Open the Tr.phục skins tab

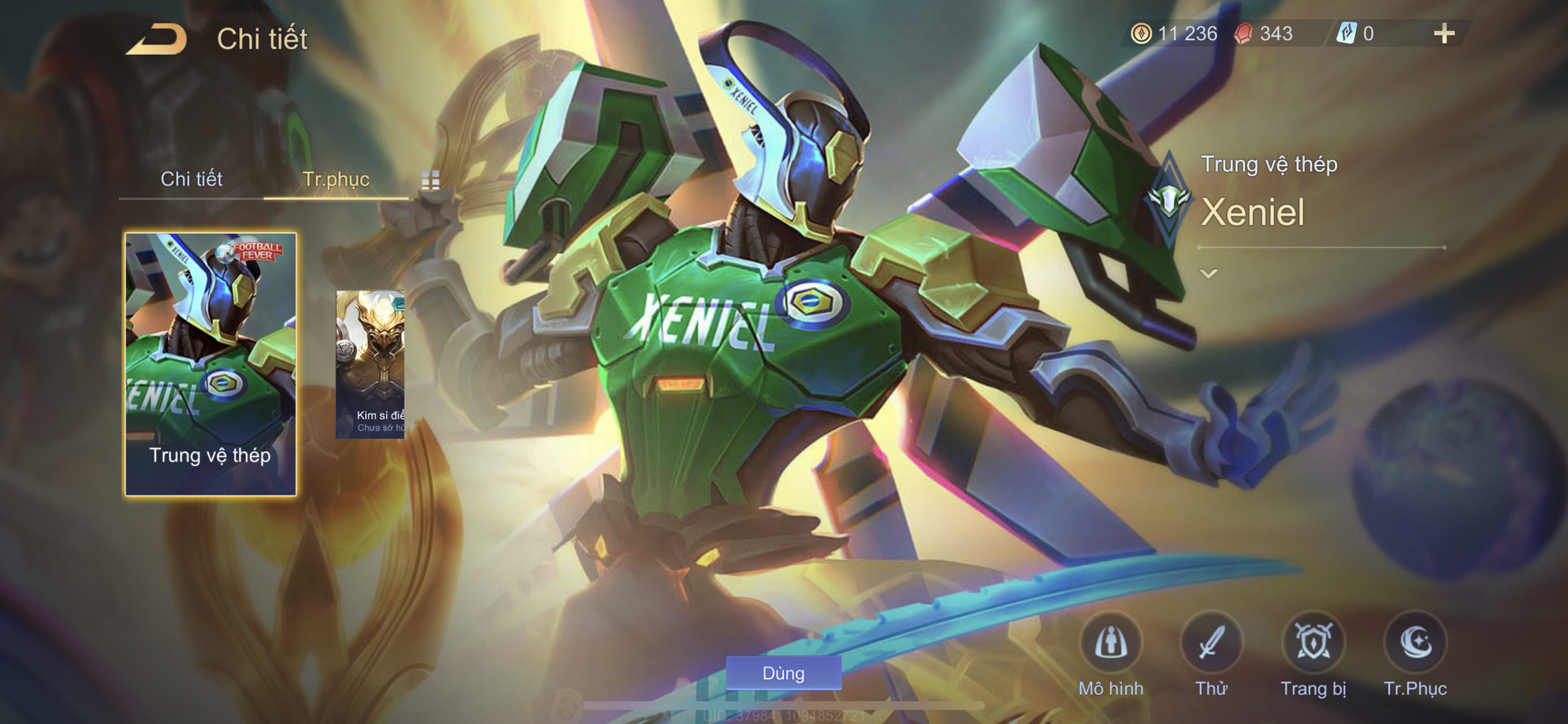click(x=336, y=179)
